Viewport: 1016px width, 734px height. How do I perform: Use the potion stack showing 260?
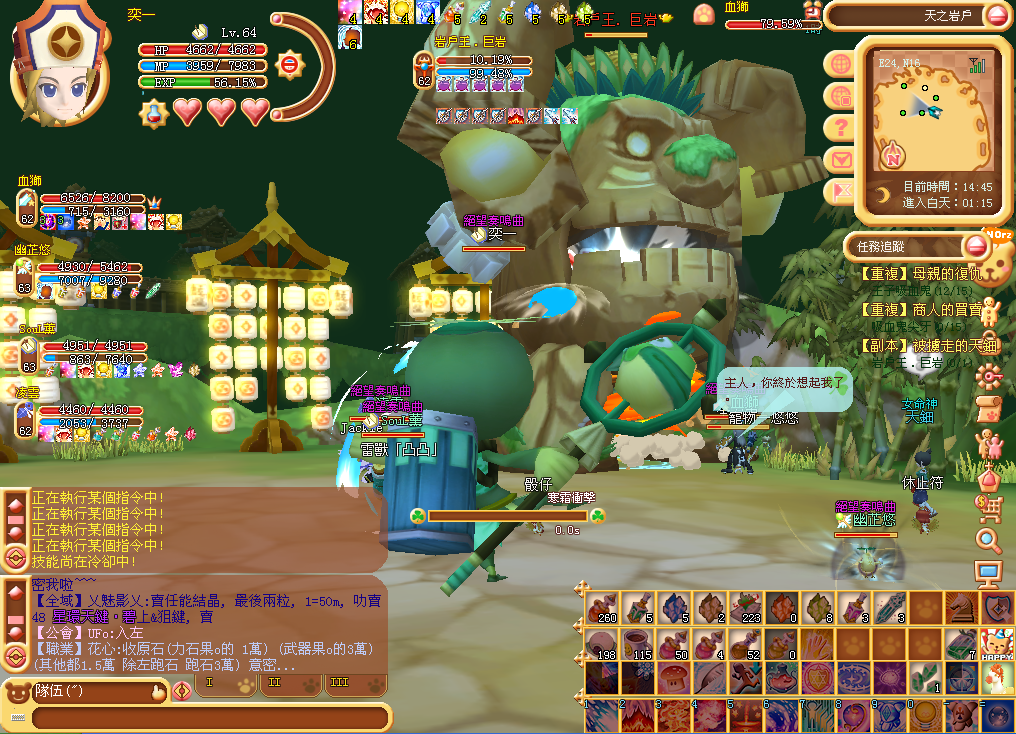[x=602, y=607]
